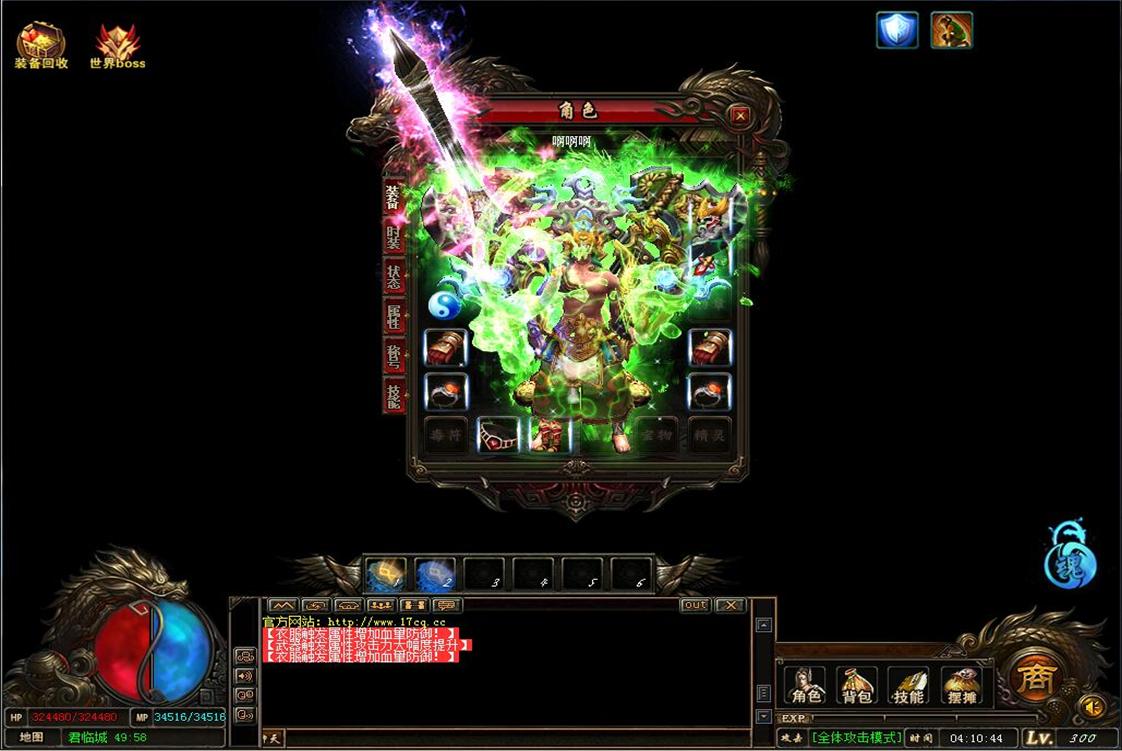Activate hotbar skill in slot 1
This screenshot has height=751, width=1122.
point(386,575)
